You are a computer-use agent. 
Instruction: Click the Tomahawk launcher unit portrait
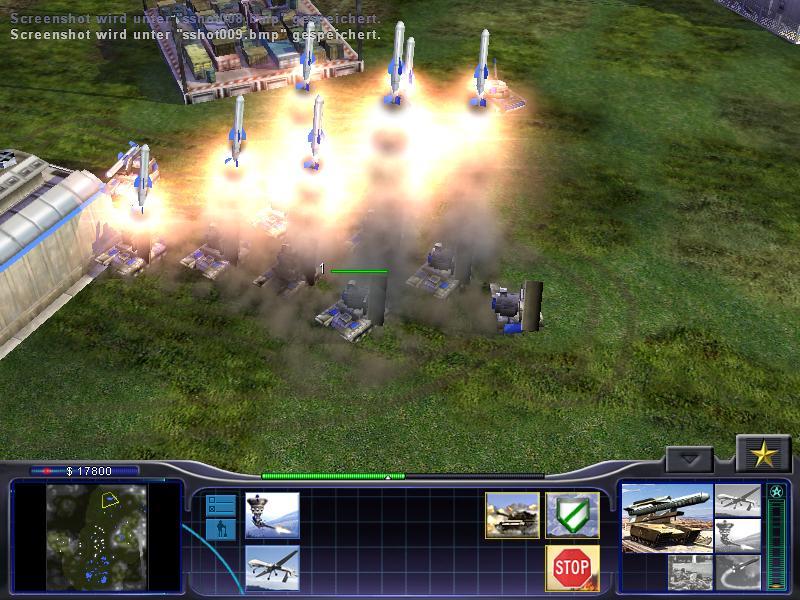pyautogui.click(x=667, y=518)
